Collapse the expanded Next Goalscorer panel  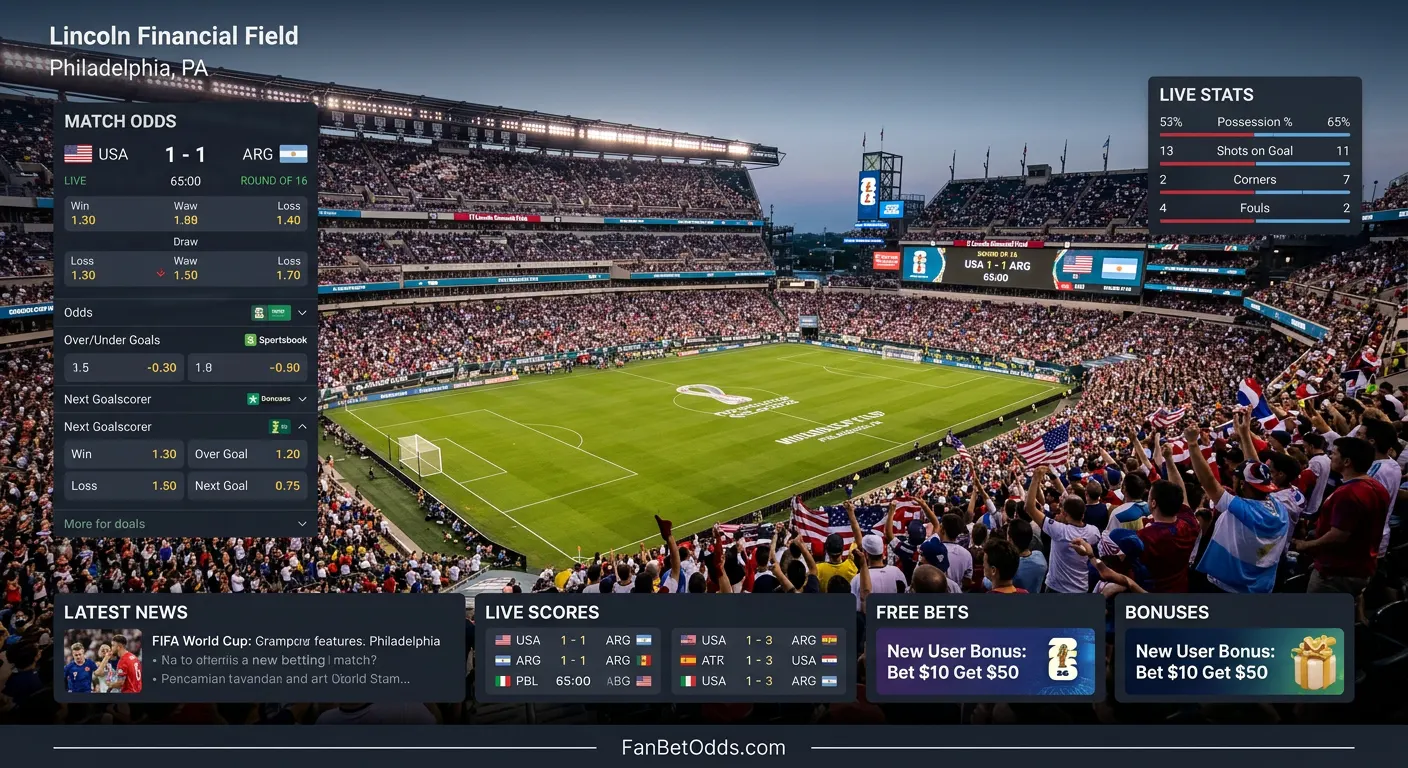[302, 426]
